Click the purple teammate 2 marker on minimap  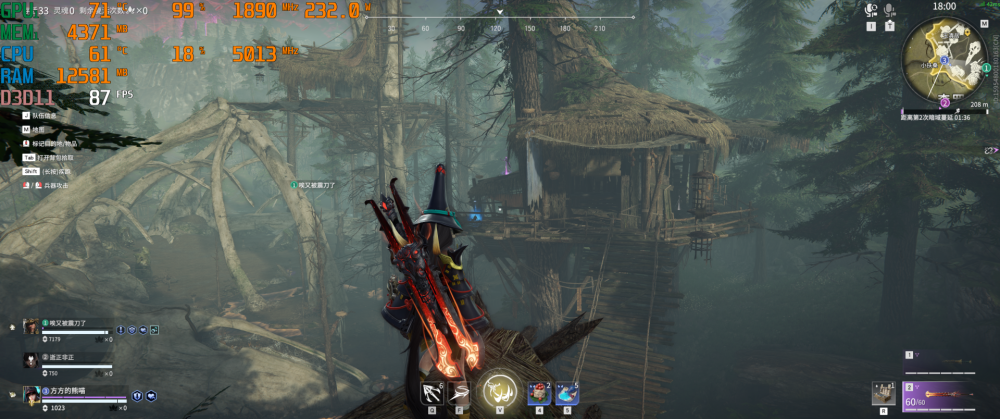tap(945, 101)
